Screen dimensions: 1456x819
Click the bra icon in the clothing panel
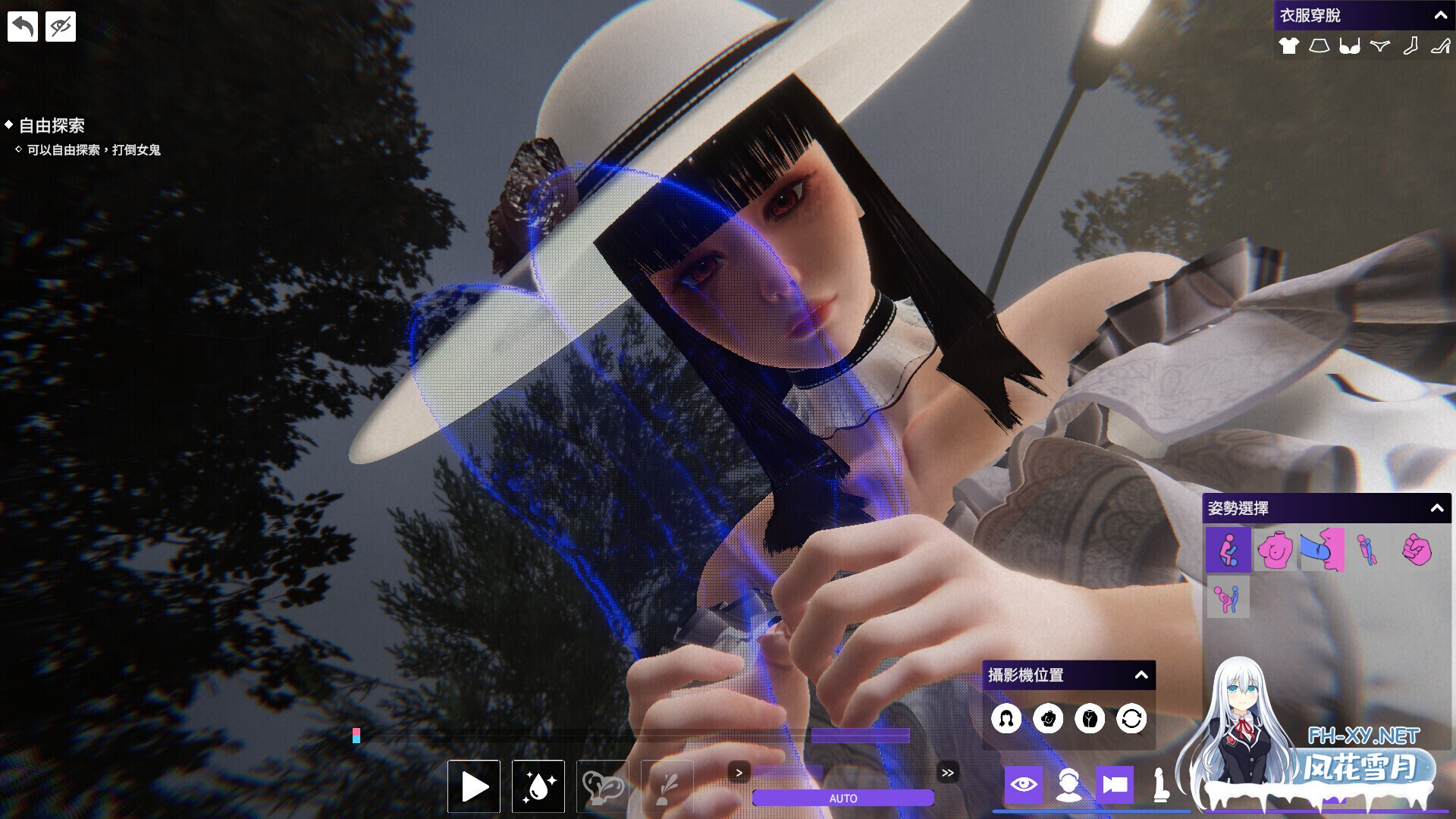click(x=1350, y=46)
